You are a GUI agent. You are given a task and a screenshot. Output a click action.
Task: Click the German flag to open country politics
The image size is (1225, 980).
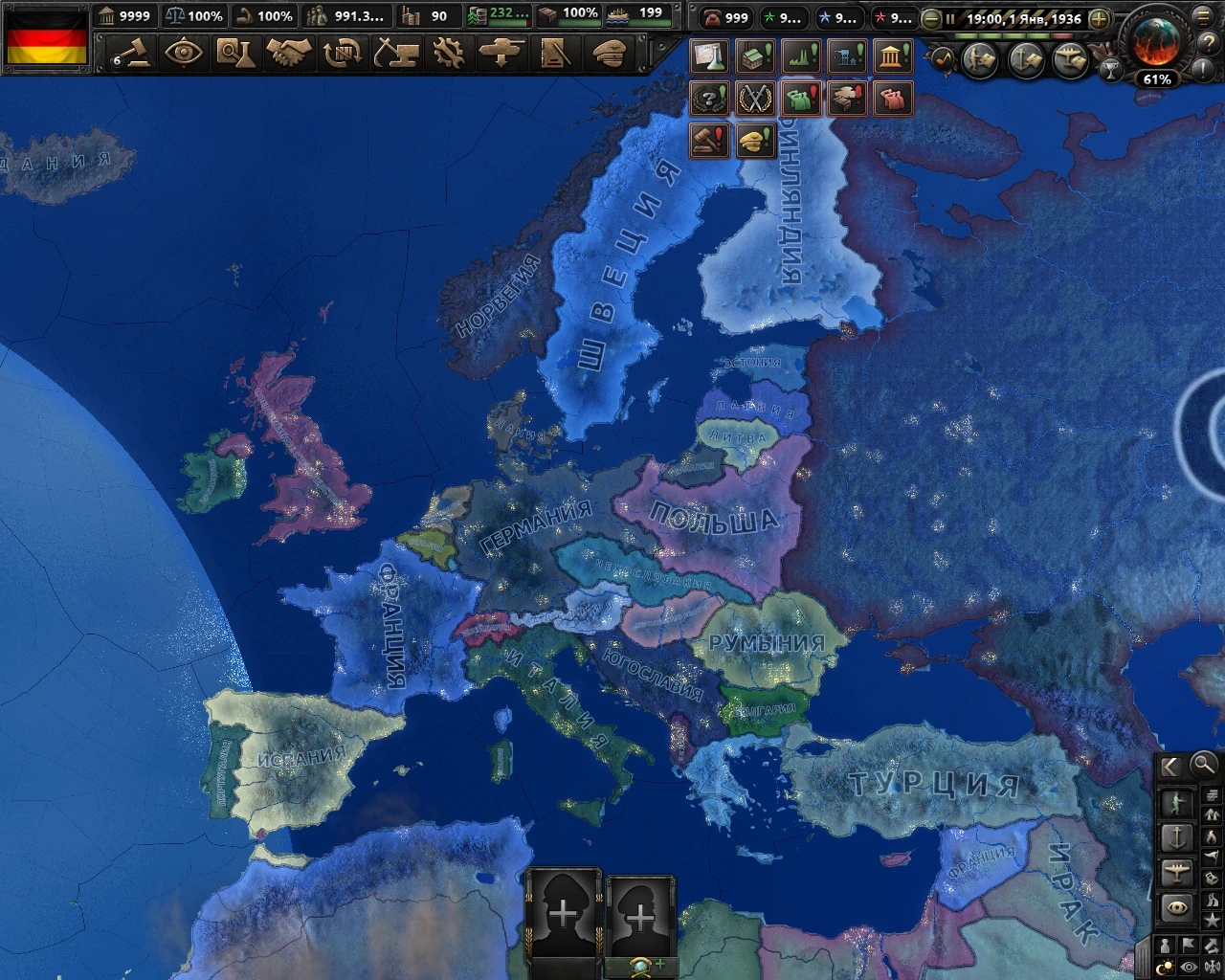click(46, 36)
